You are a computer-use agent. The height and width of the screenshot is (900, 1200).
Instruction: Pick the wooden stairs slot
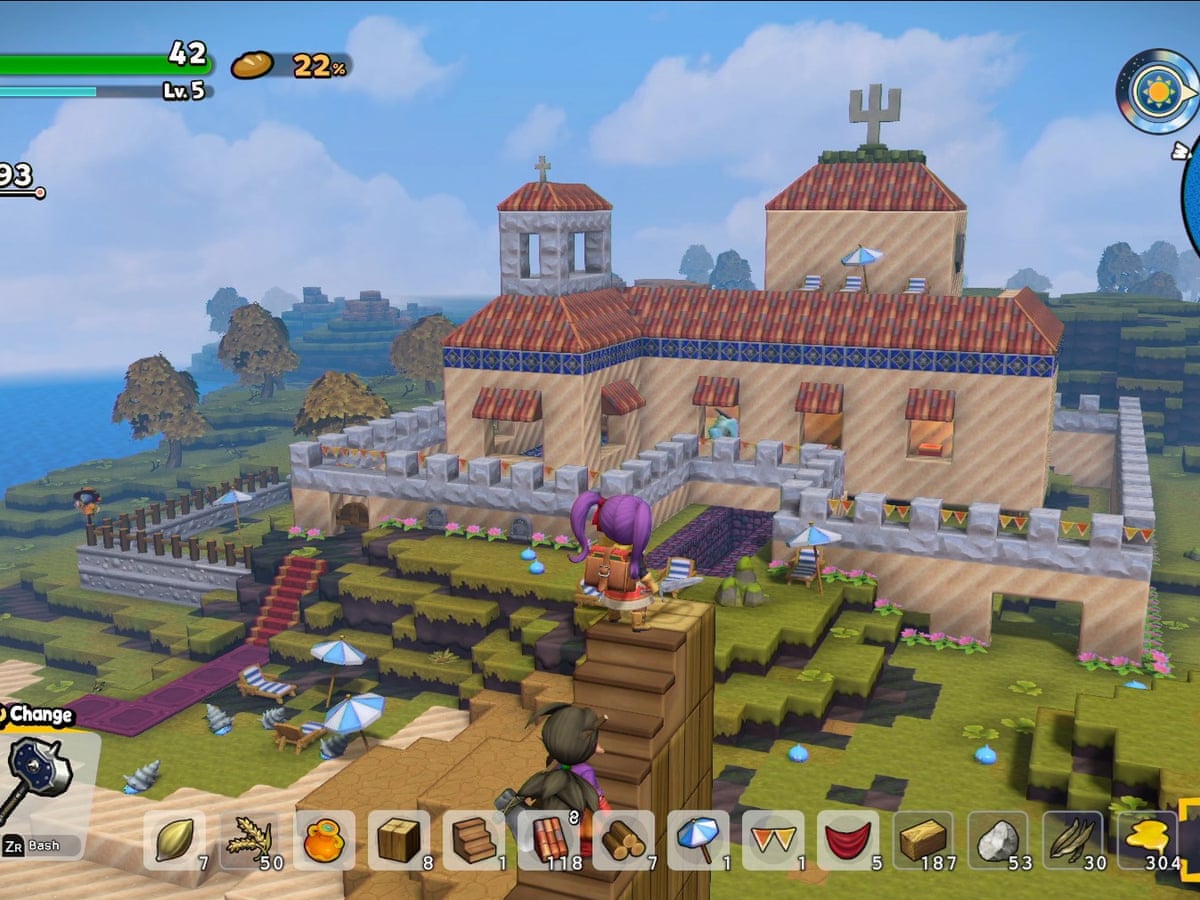pyautogui.click(x=474, y=840)
